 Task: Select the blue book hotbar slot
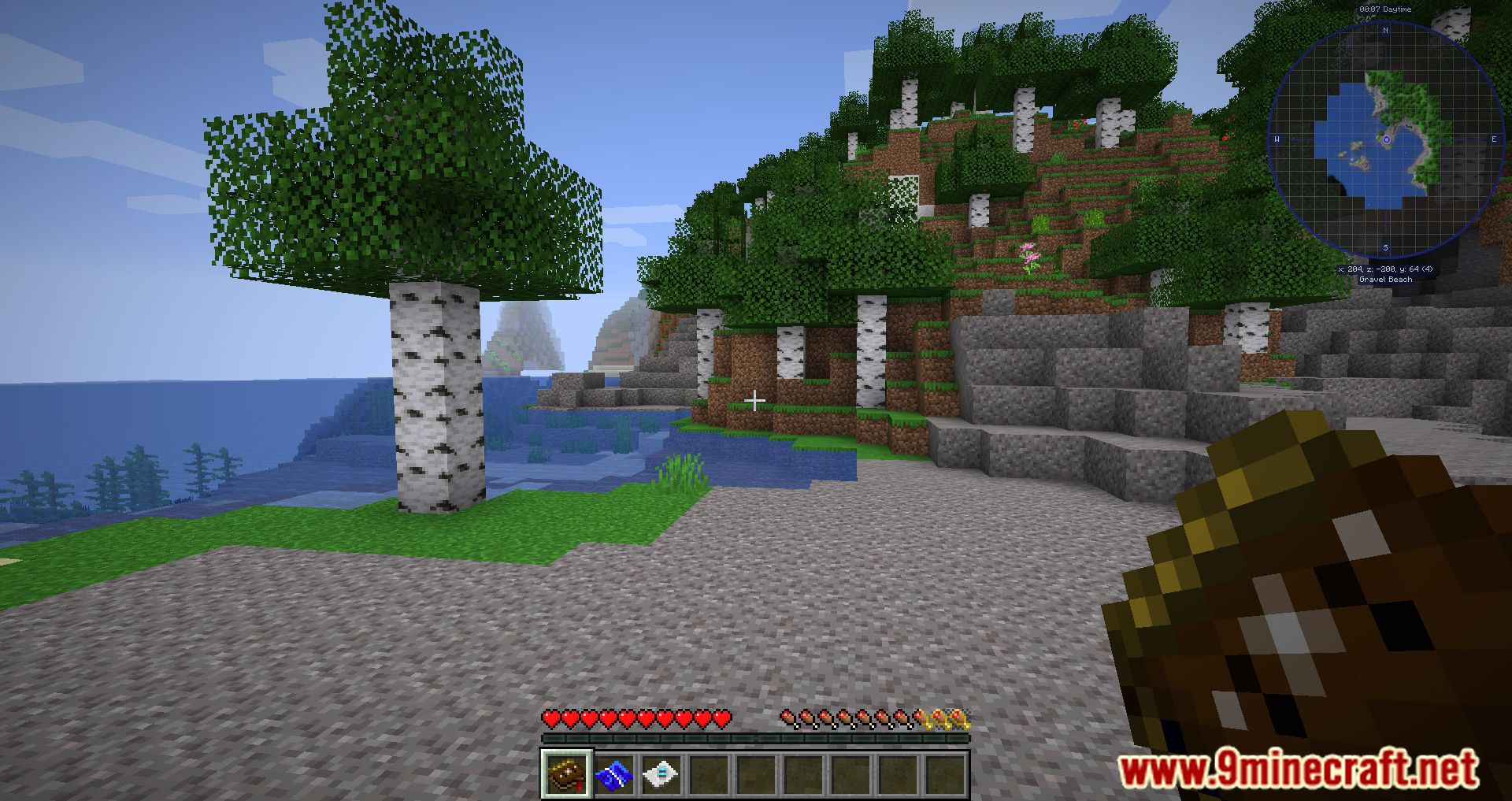point(614,775)
